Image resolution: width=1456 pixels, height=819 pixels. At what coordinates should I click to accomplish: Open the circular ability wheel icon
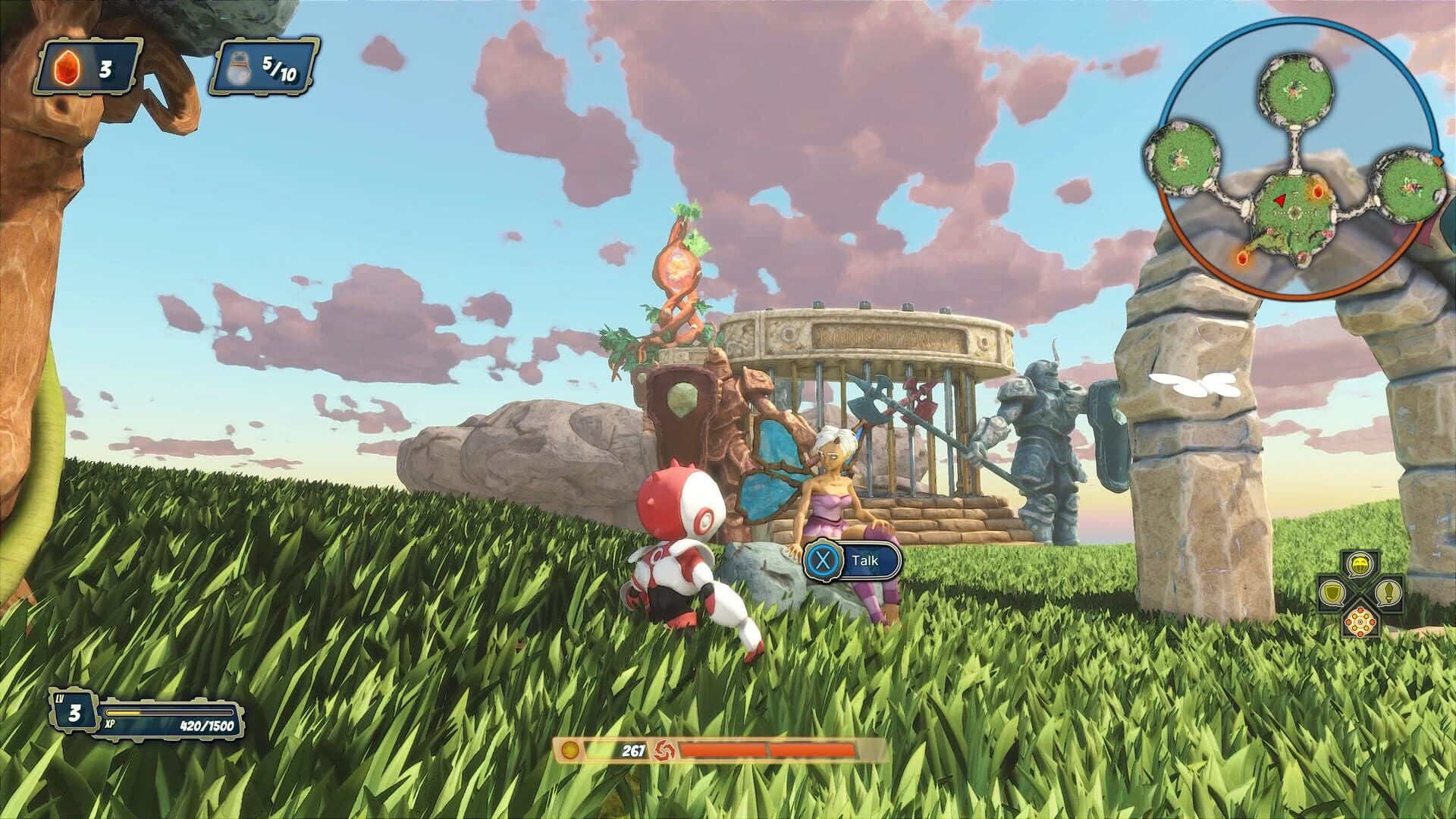1360,623
